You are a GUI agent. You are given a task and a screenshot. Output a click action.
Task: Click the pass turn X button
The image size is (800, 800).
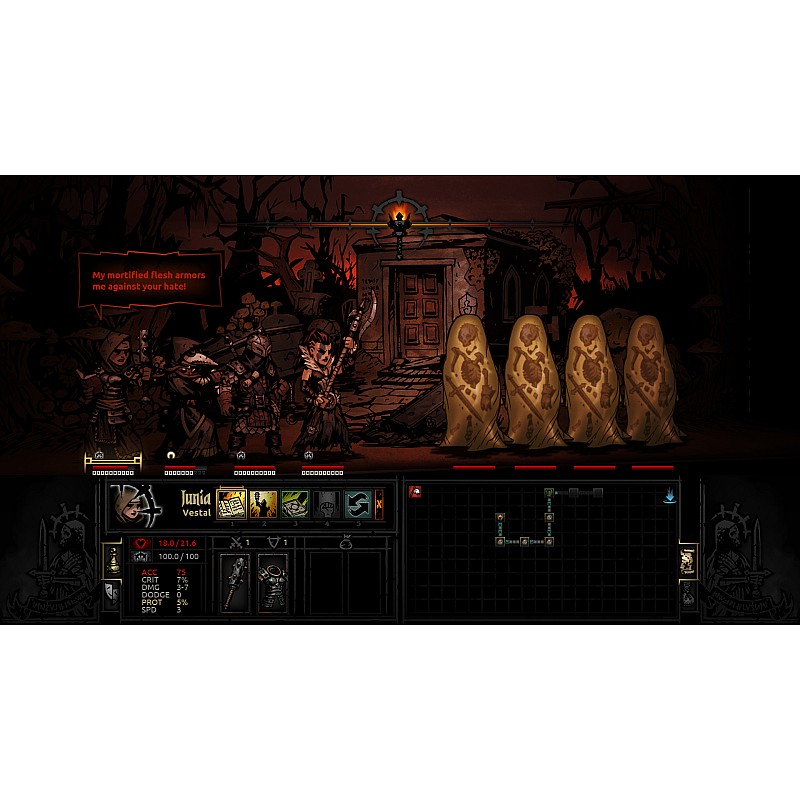pos(379,504)
